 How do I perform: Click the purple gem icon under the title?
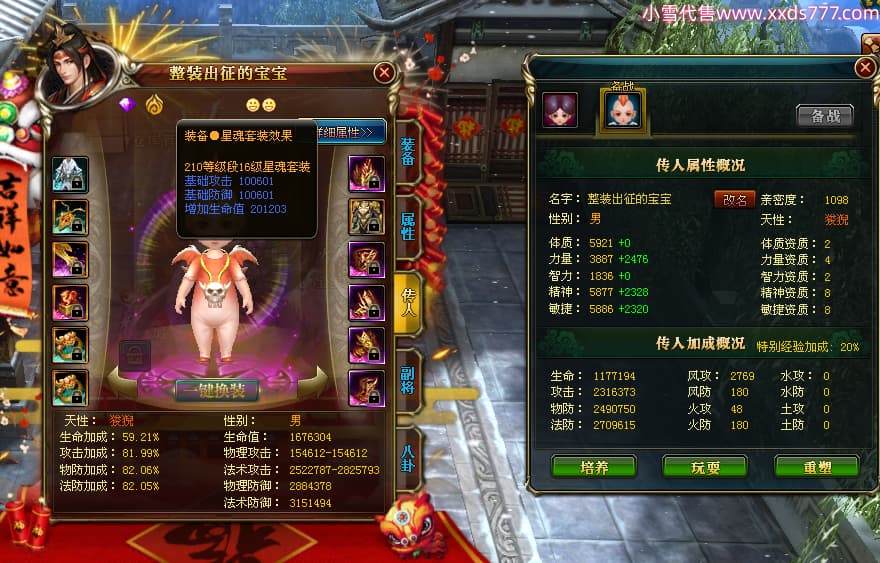click(x=127, y=103)
